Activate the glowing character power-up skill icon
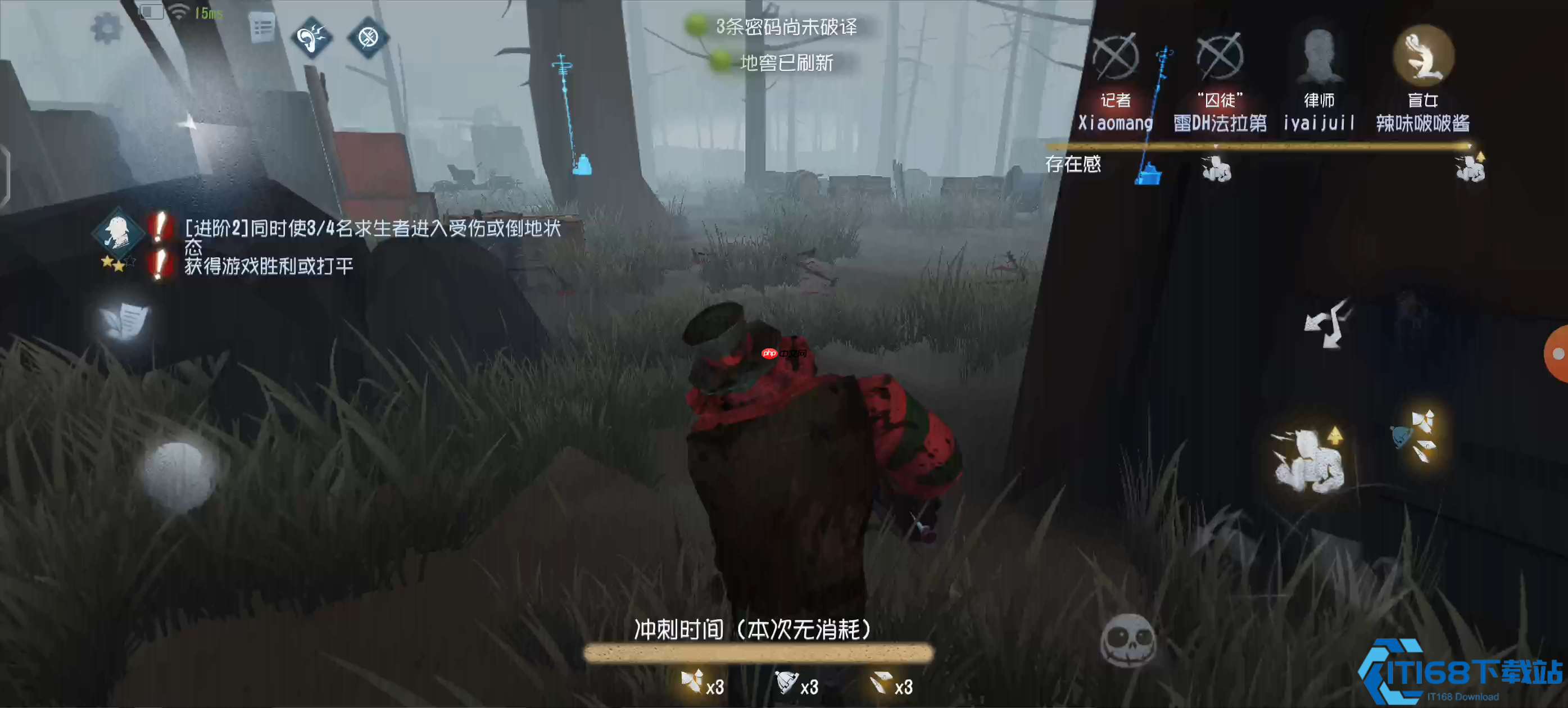The image size is (1568, 708). (1310, 459)
